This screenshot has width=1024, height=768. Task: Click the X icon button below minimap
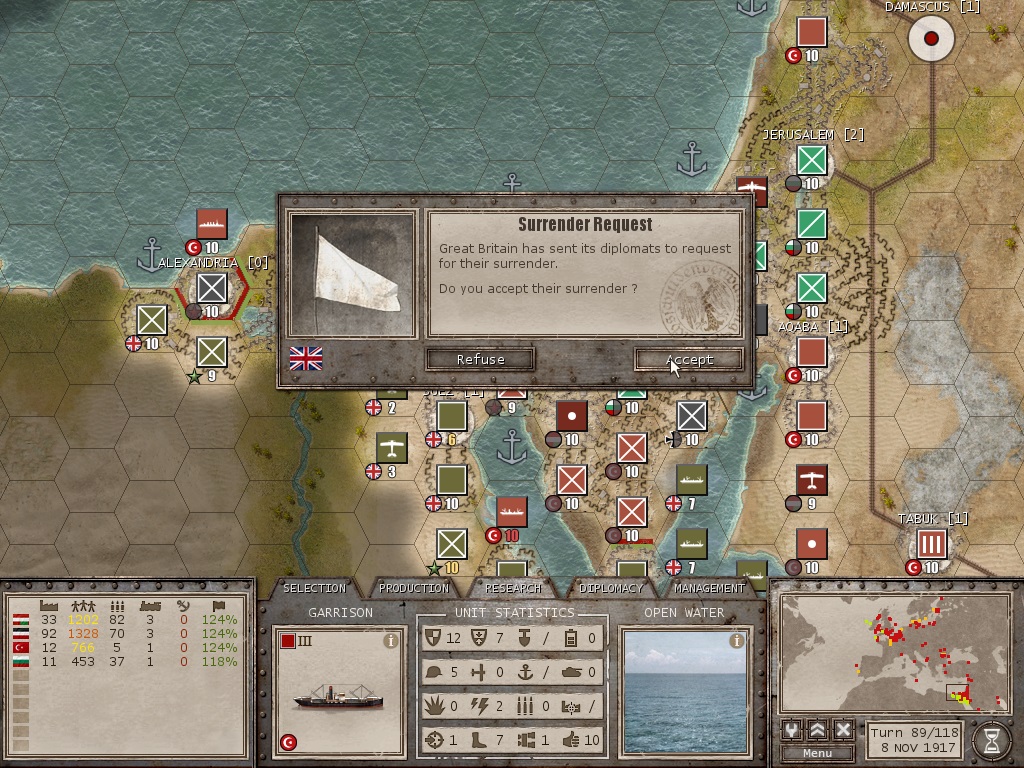(x=843, y=729)
